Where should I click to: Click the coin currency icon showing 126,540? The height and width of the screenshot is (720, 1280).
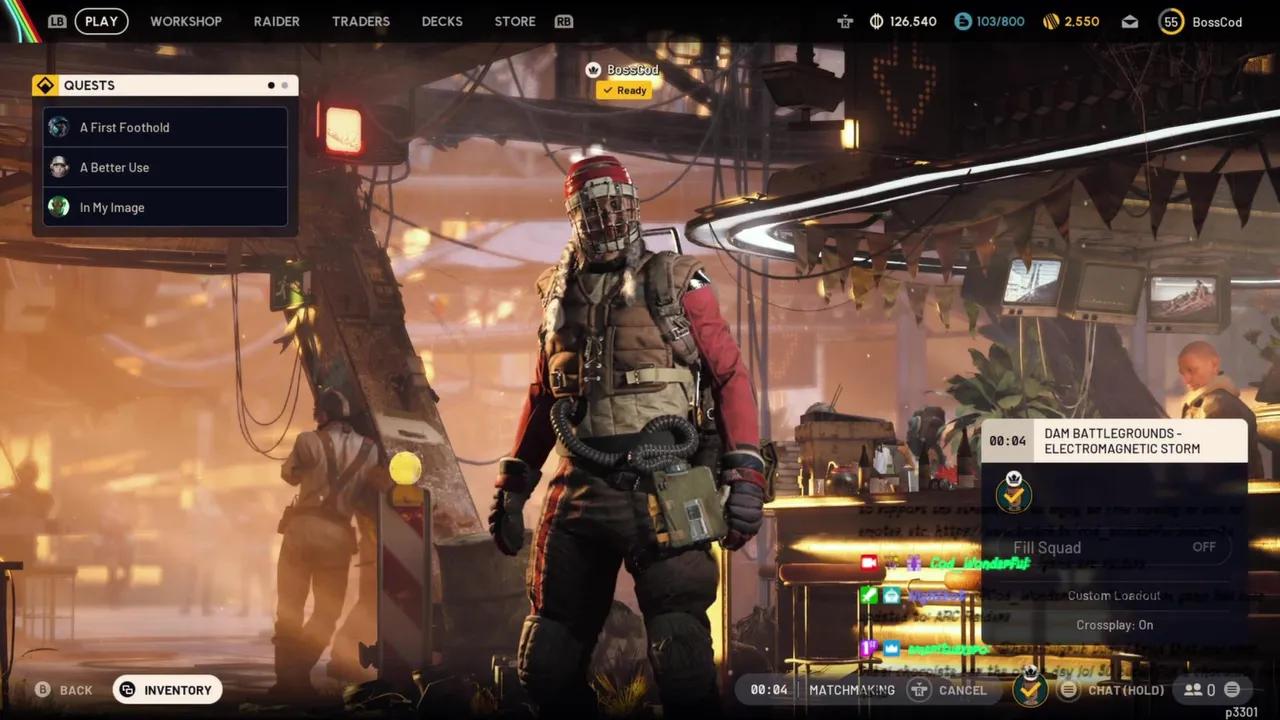[875, 20]
